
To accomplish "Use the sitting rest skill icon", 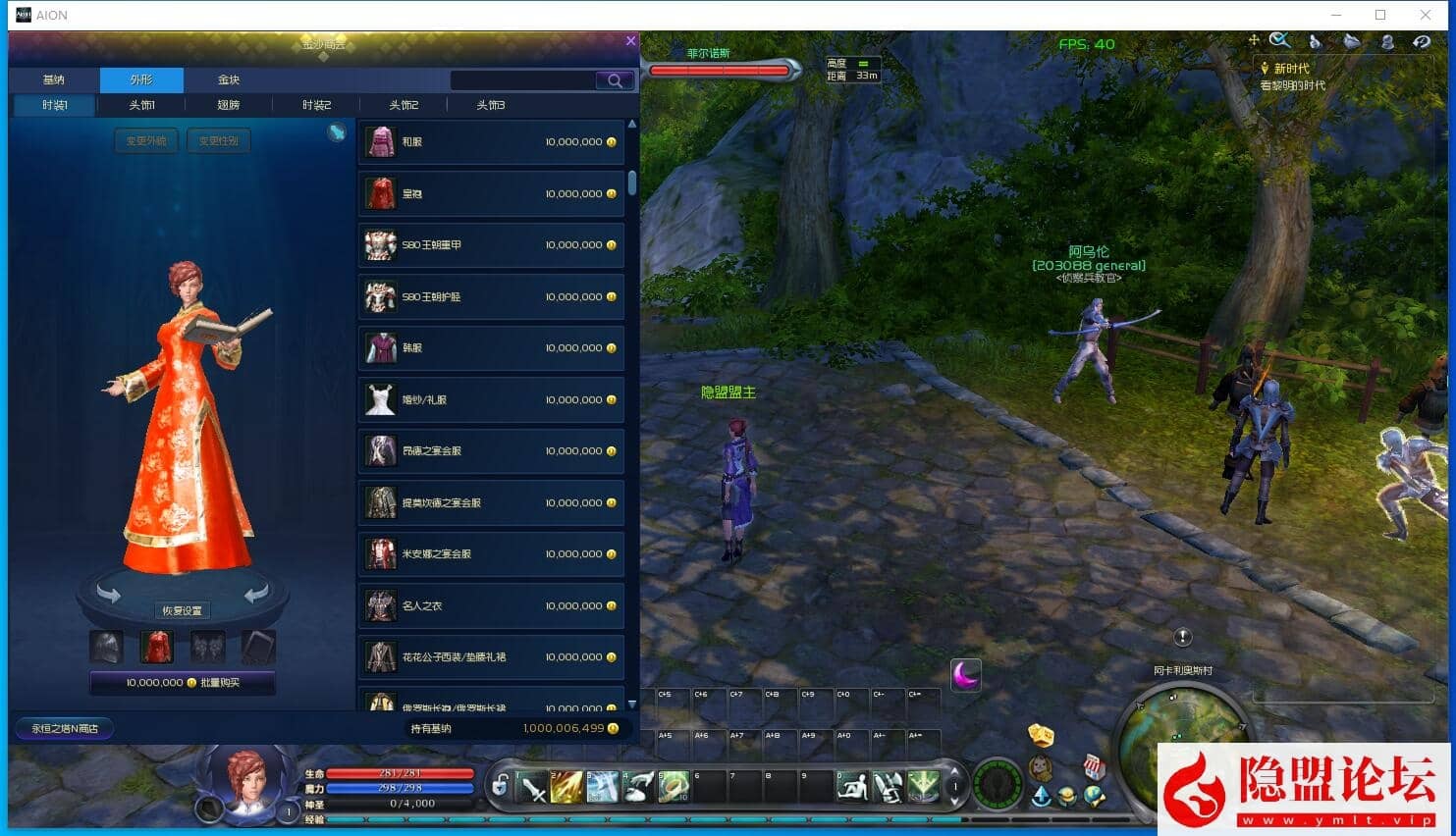I will [852, 787].
